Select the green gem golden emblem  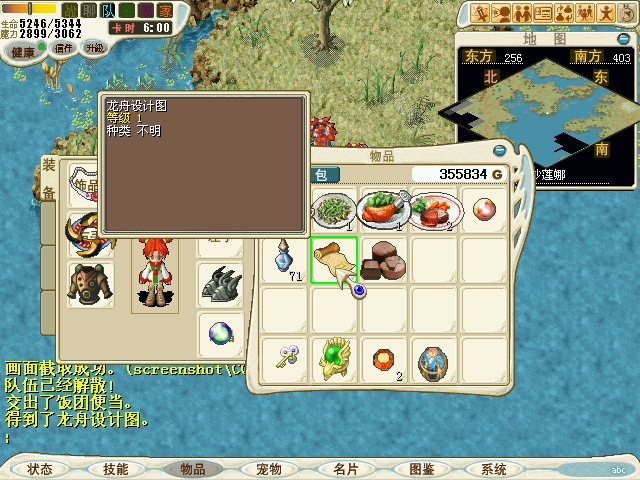pyautogui.click(x=334, y=359)
